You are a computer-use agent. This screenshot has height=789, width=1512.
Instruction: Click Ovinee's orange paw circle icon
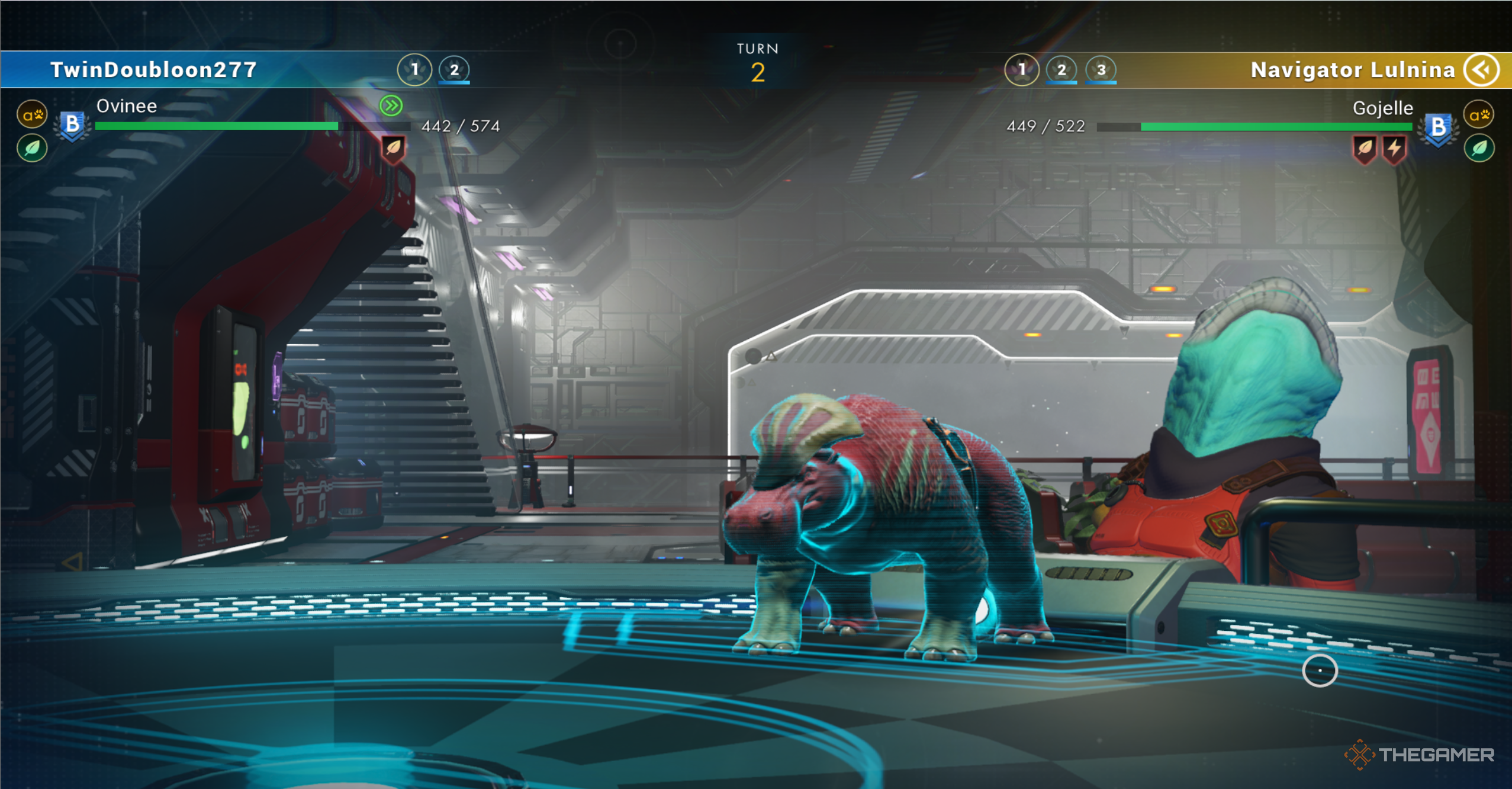pyautogui.click(x=33, y=115)
